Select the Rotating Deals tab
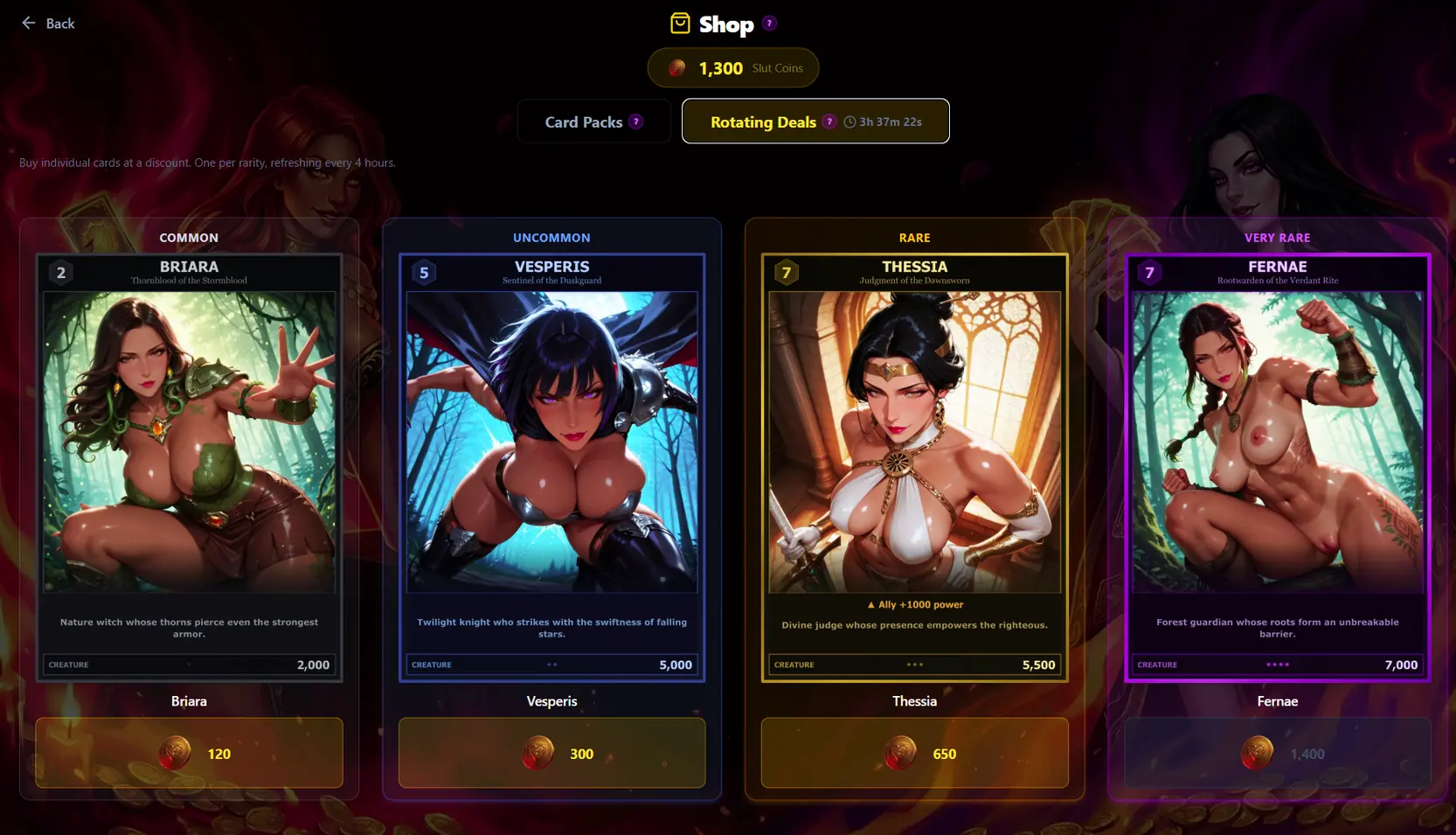Viewport: 1456px width, 835px height. tap(763, 122)
